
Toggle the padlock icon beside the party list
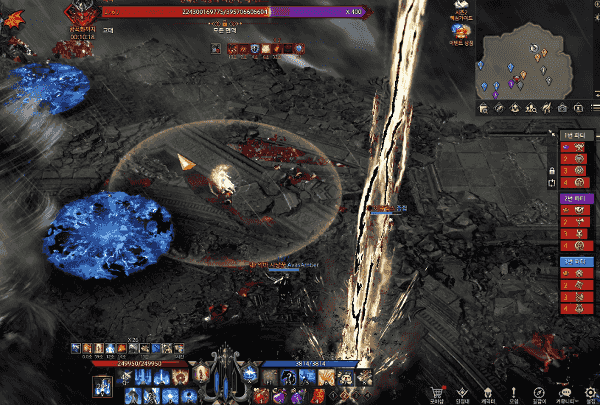[x=551, y=171]
